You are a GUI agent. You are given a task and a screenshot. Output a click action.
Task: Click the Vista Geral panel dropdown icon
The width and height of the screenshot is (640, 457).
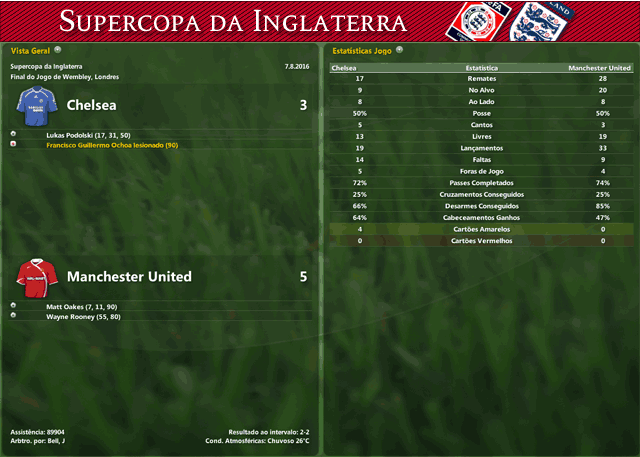pyautogui.click(x=58, y=48)
